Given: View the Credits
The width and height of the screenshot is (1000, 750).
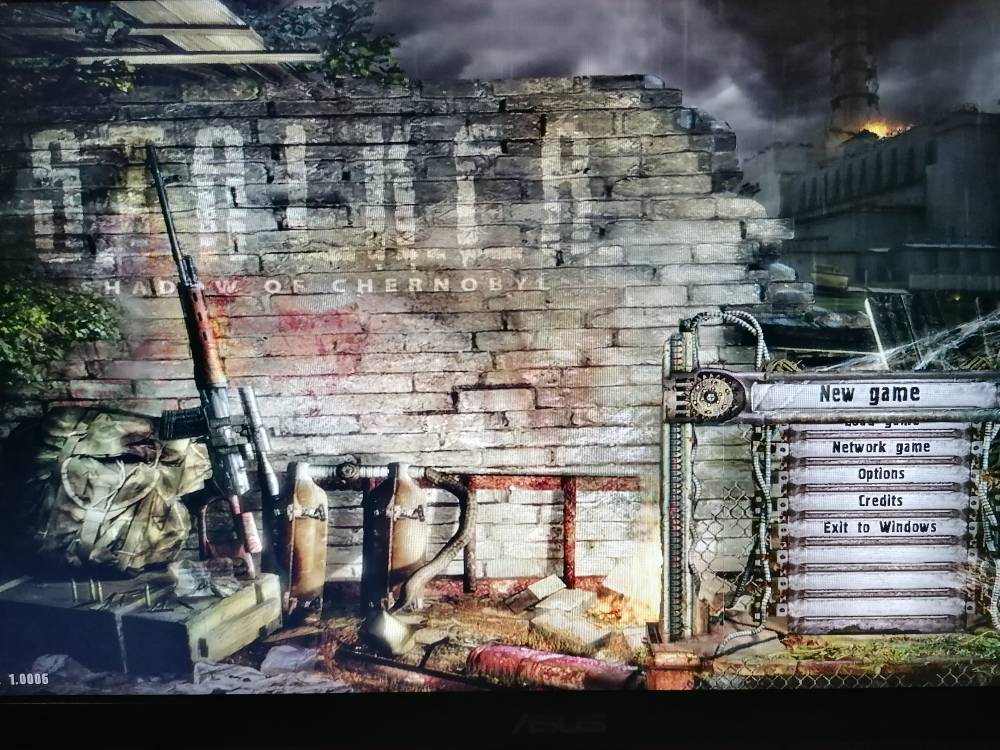Looking at the screenshot, I should [880, 501].
